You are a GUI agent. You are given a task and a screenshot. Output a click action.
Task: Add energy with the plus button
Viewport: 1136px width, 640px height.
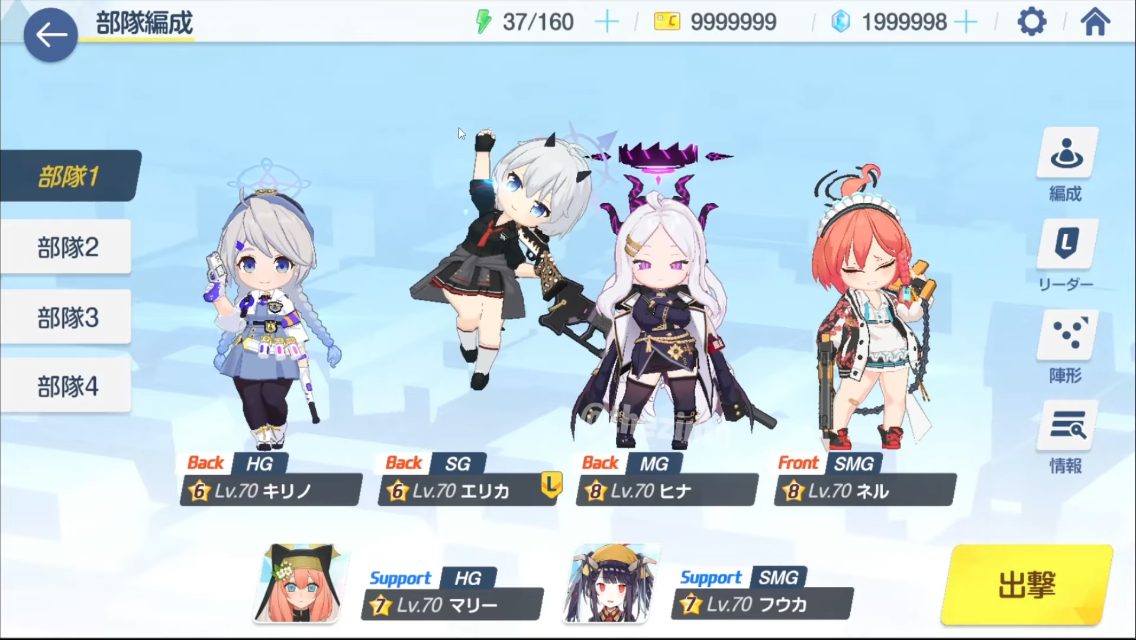[606, 22]
